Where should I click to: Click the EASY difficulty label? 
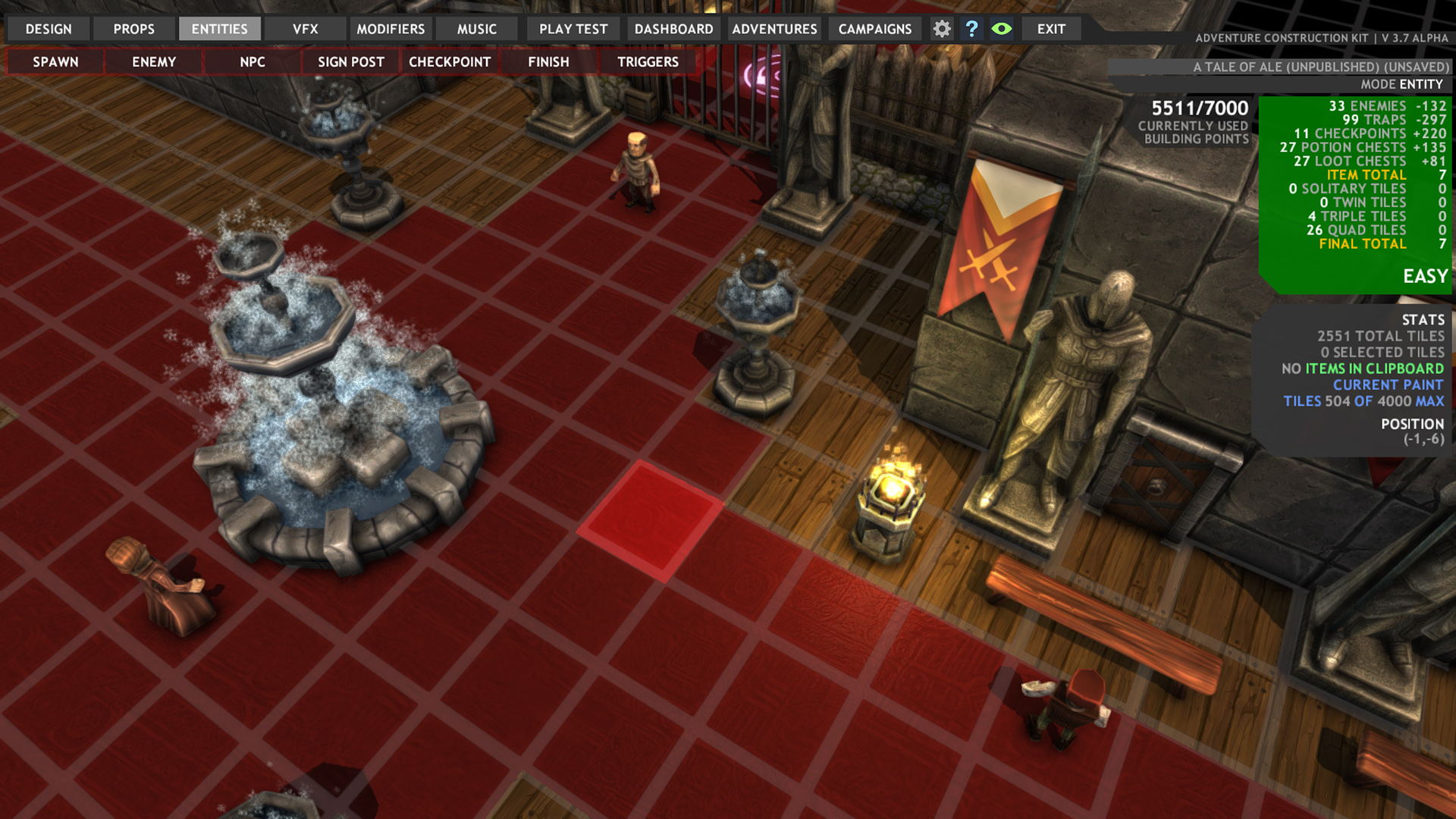pos(1424,276)
